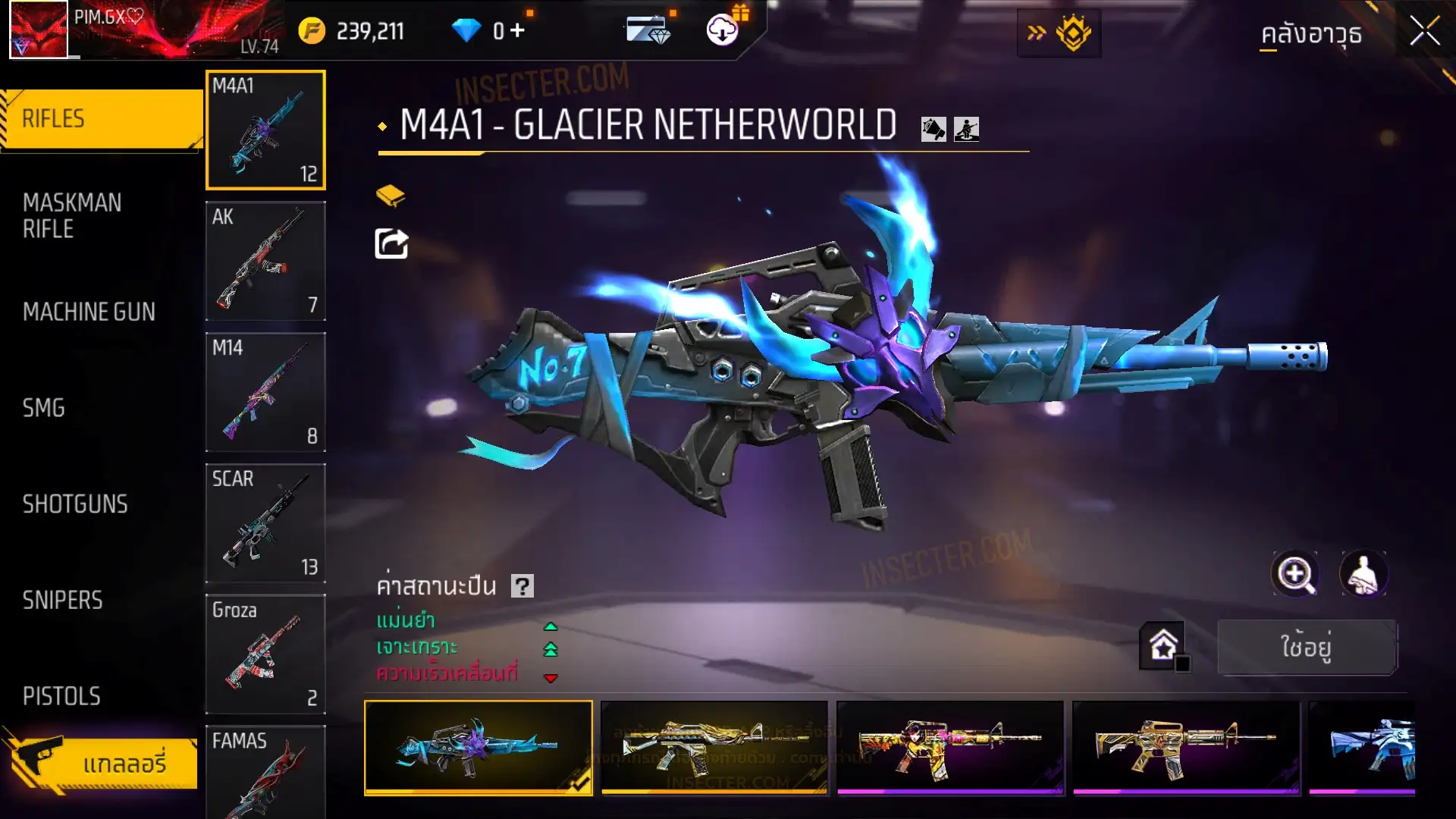The width and height of the screenshot is (1456, 819).
Task: Select the AK weapon tile
Action: (265, 261)
